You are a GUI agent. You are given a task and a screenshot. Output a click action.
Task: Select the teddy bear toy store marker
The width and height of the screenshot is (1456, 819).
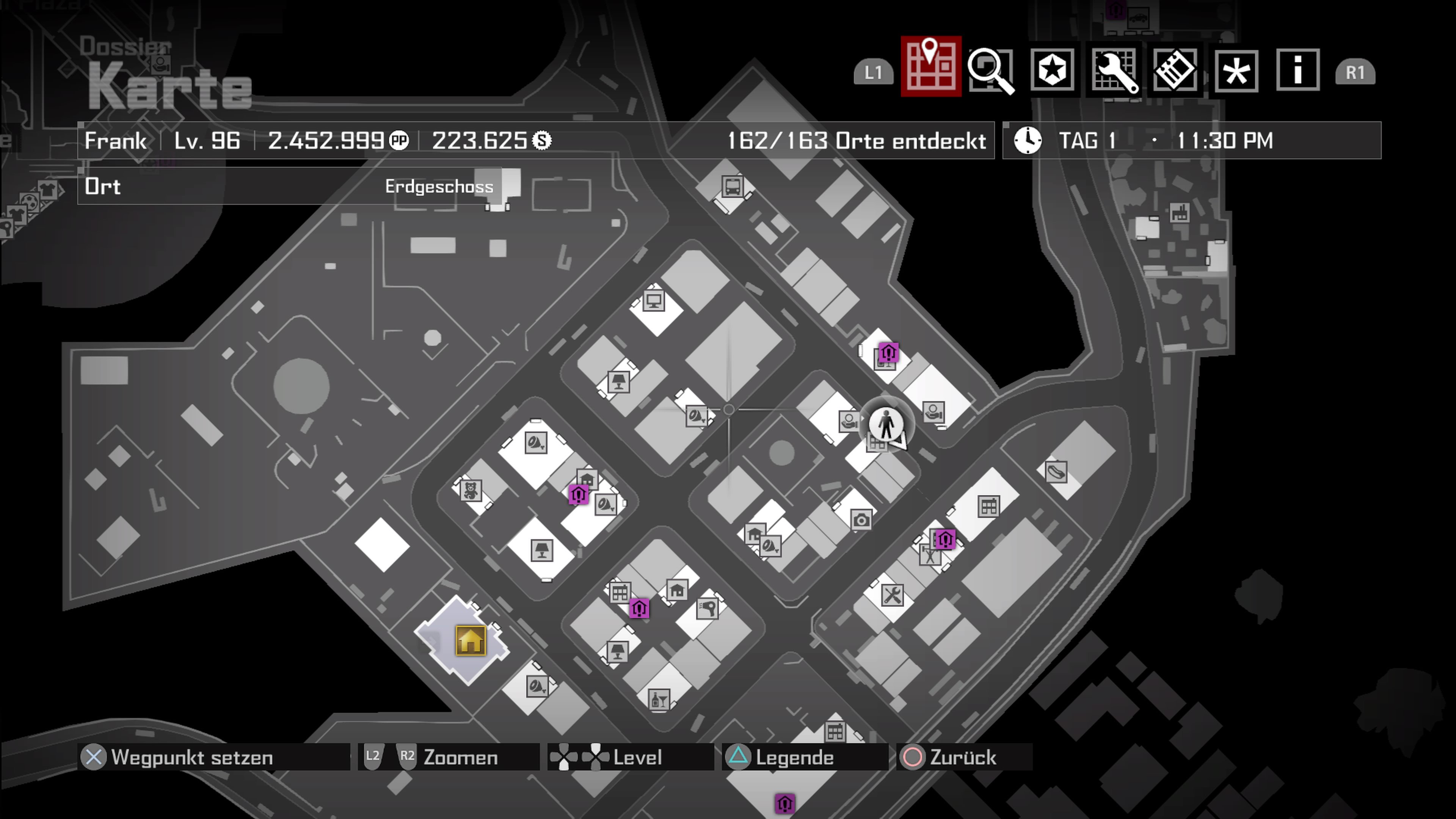[470, 490]
